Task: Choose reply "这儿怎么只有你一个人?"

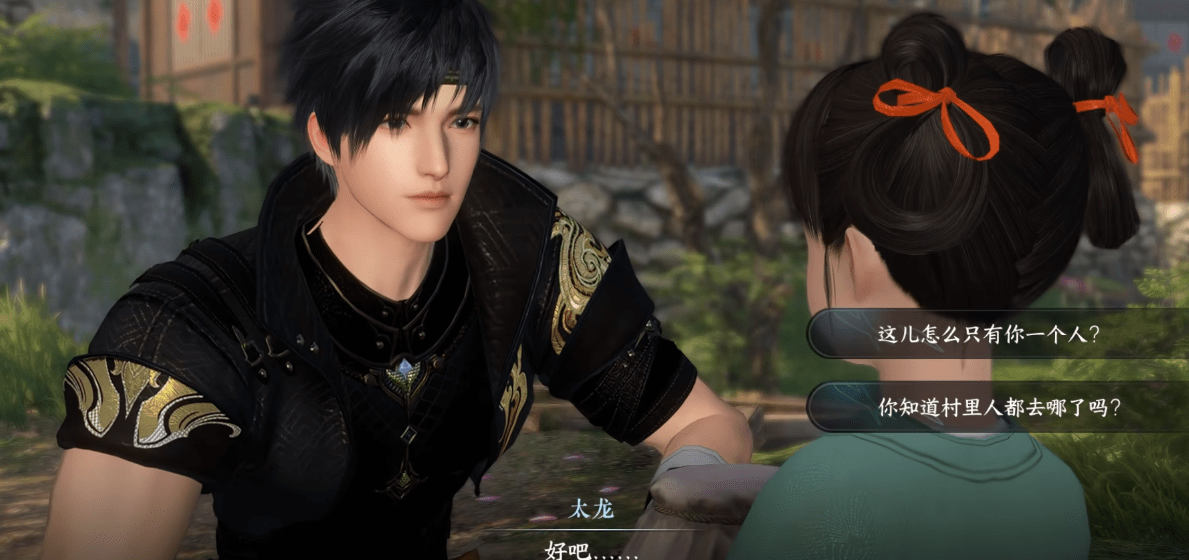Action: [989, 334]
